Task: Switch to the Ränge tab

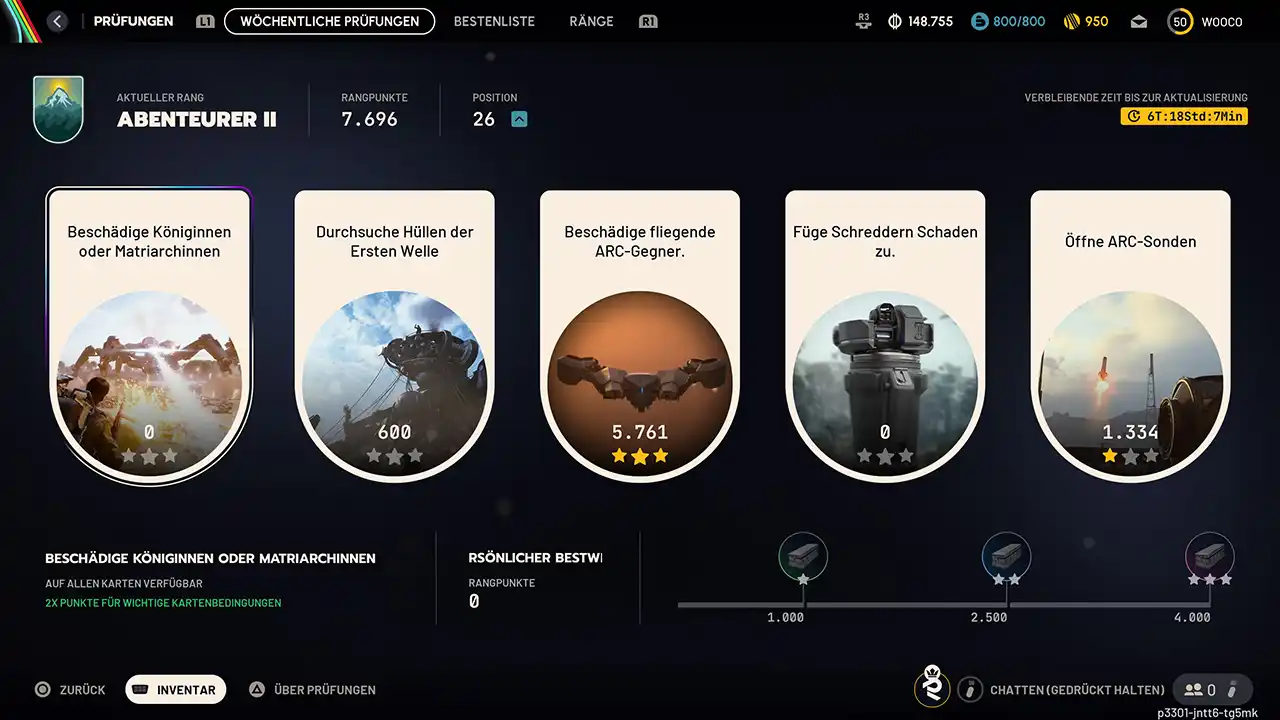Action: coord(591,21)
